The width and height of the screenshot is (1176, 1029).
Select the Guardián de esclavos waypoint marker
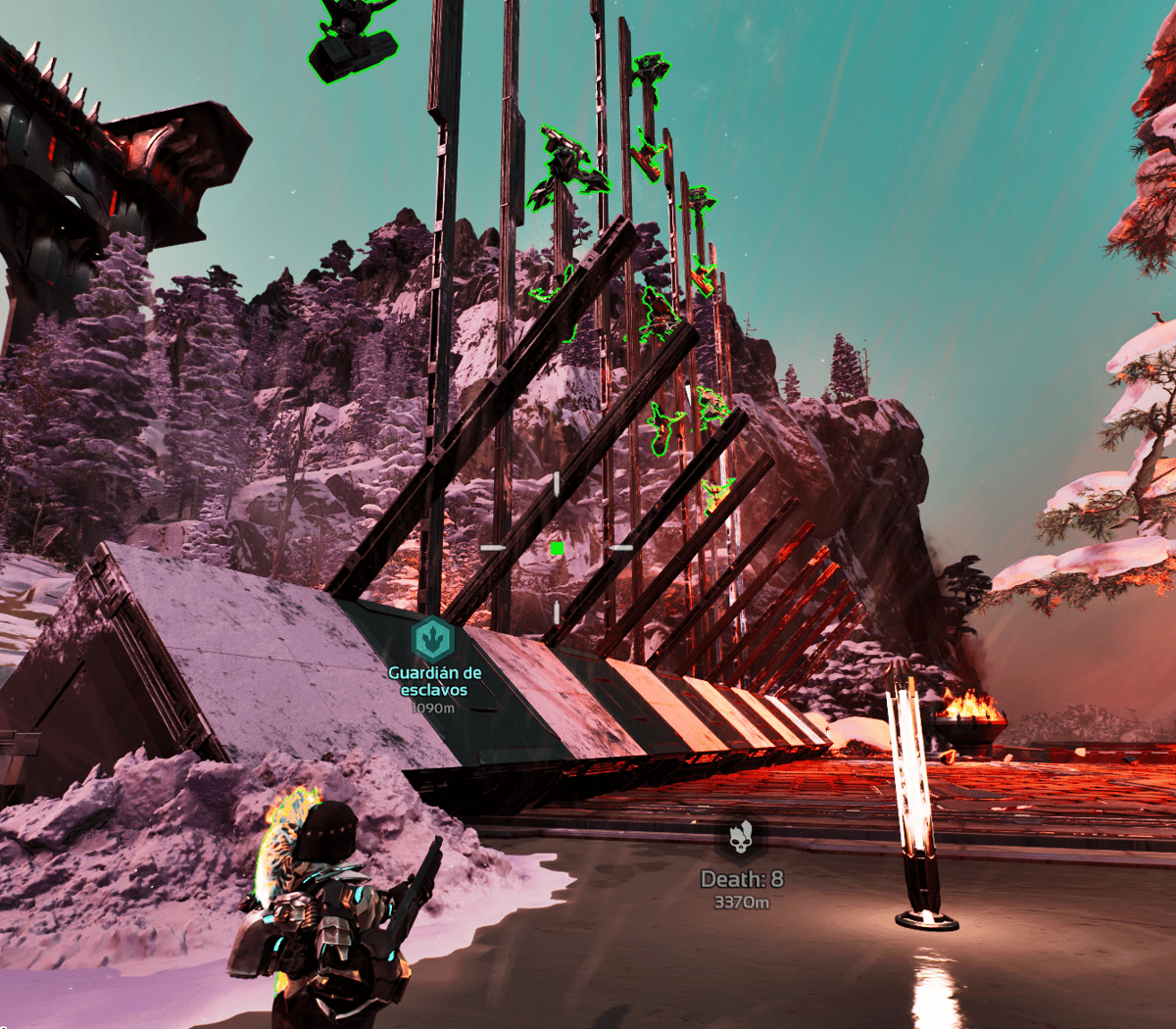point(432,640)
